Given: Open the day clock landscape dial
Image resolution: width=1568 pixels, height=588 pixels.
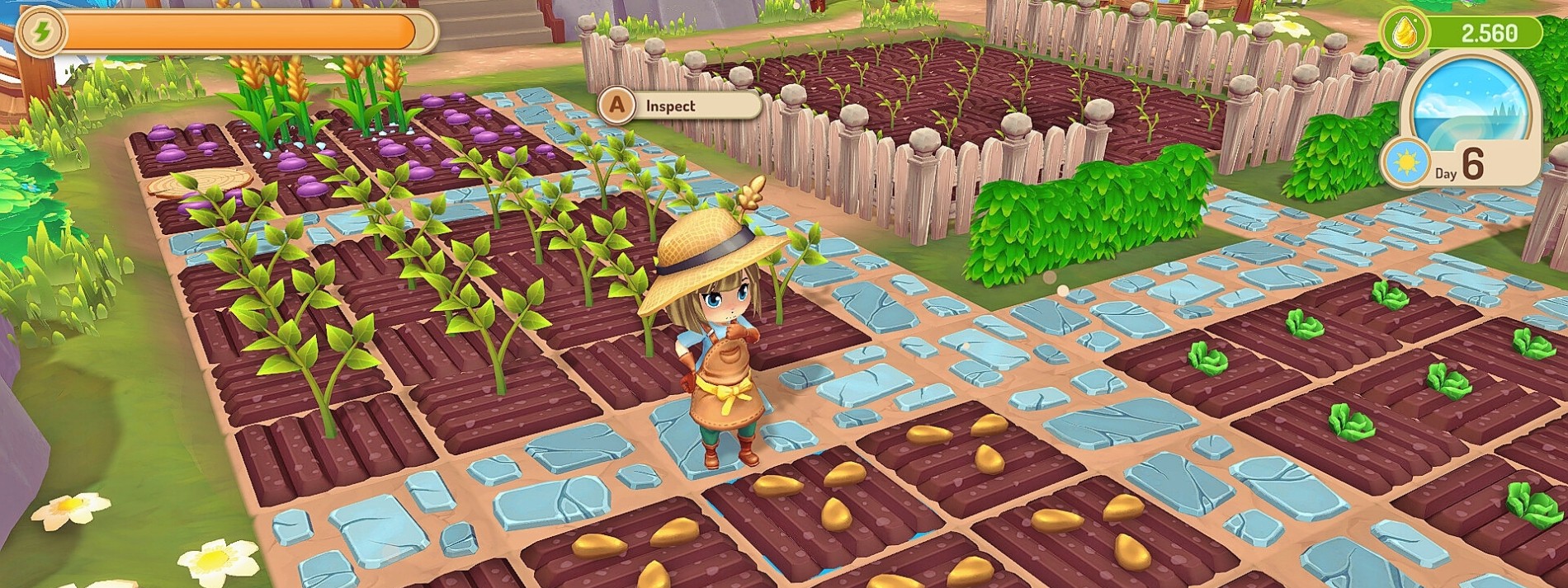Looking at the screenshot, I should (x=1469, y=106).
